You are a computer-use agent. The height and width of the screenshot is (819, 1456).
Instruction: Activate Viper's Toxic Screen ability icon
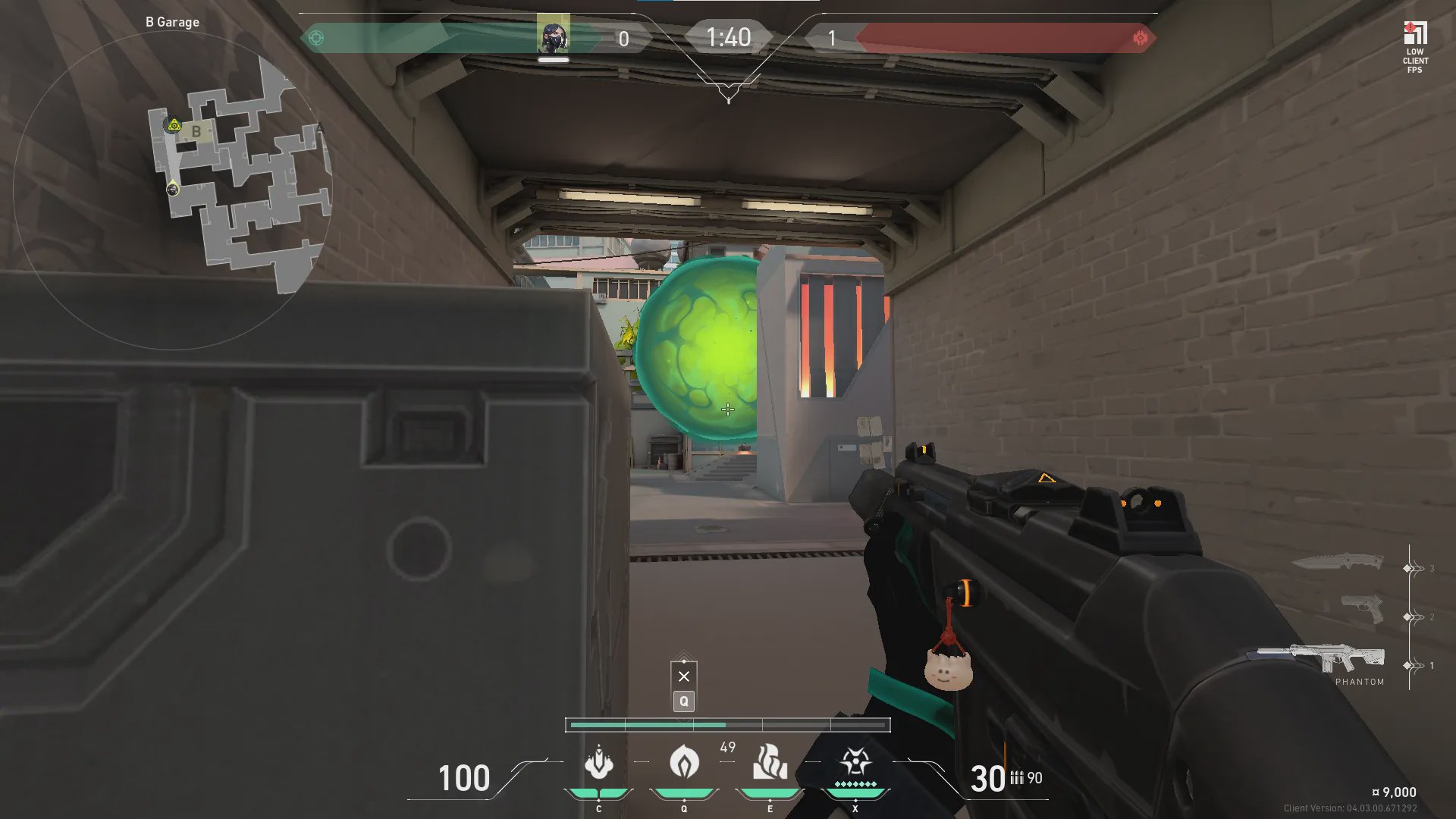(x=770, y=762)
